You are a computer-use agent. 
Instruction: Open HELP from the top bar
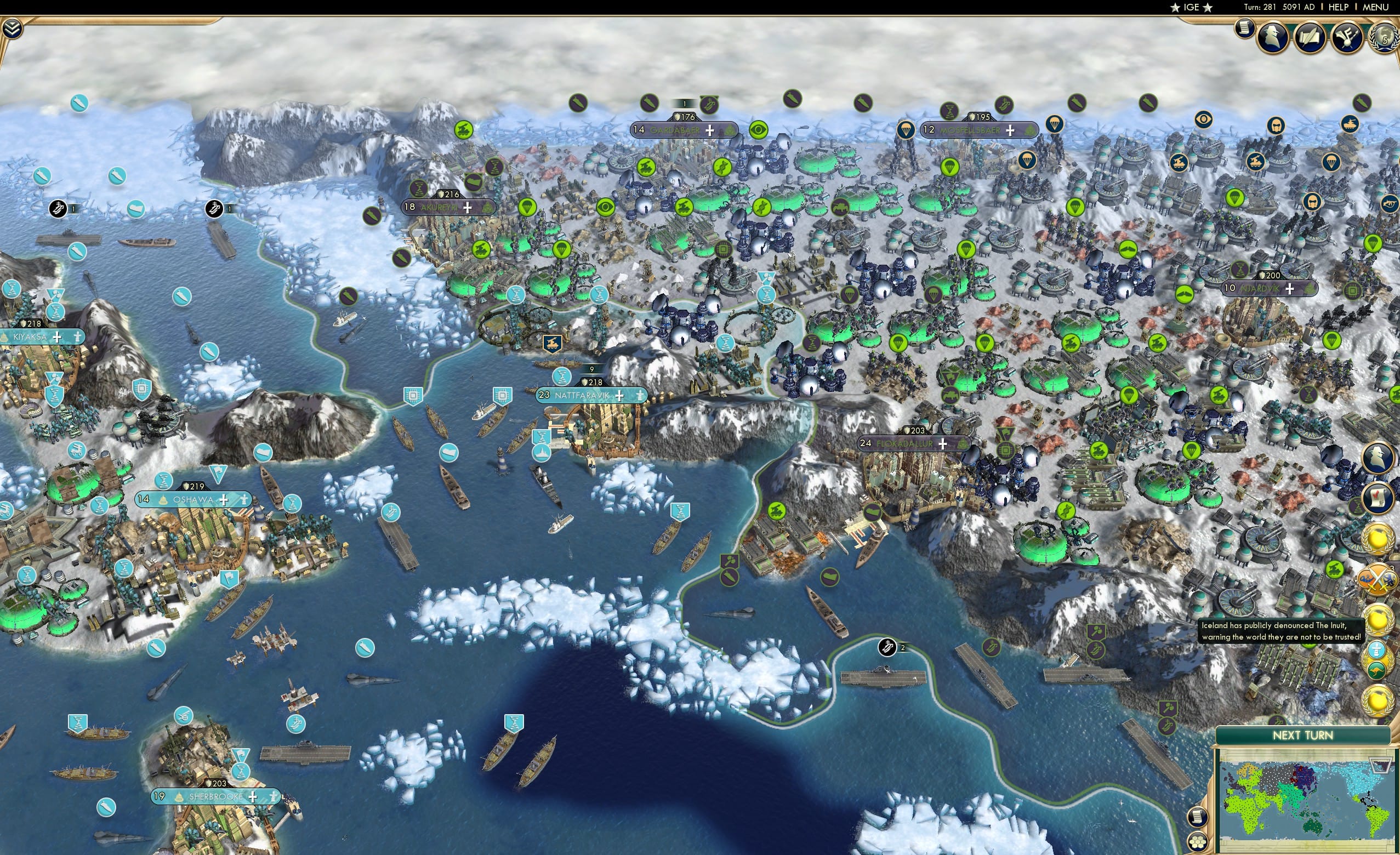[x=1339, y=7]
